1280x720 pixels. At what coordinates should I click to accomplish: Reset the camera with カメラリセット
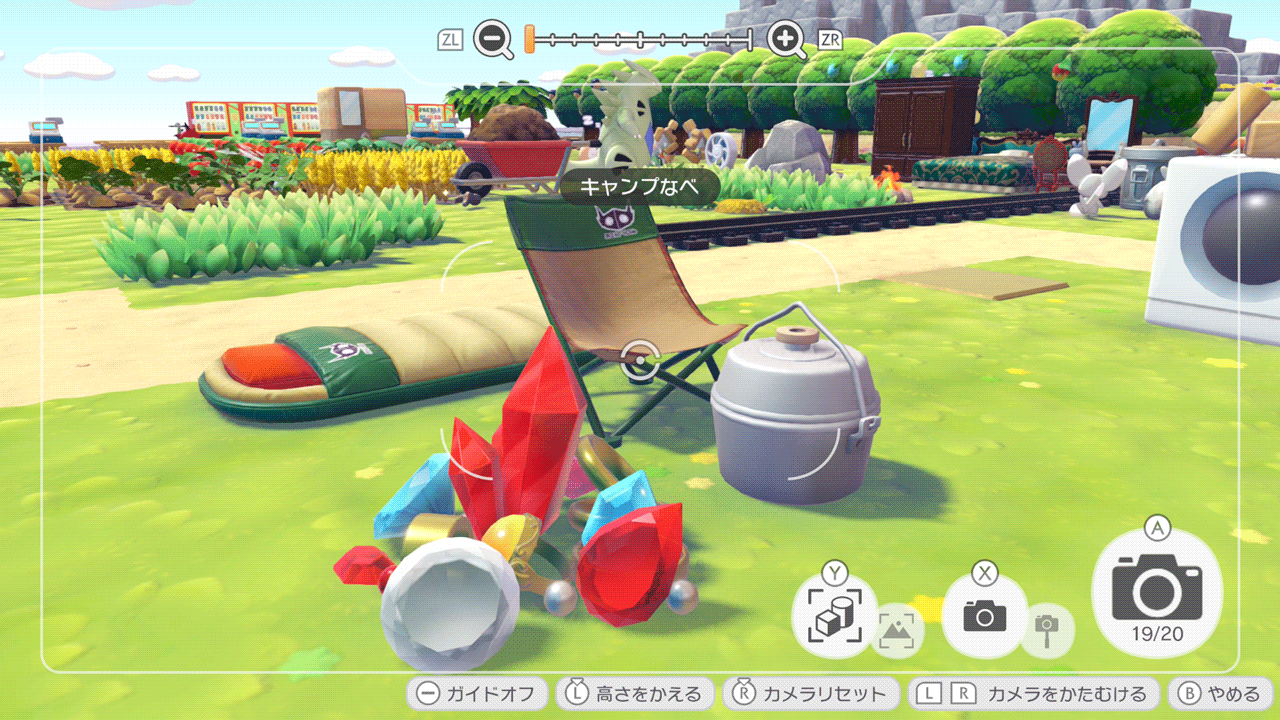[810, 693]
